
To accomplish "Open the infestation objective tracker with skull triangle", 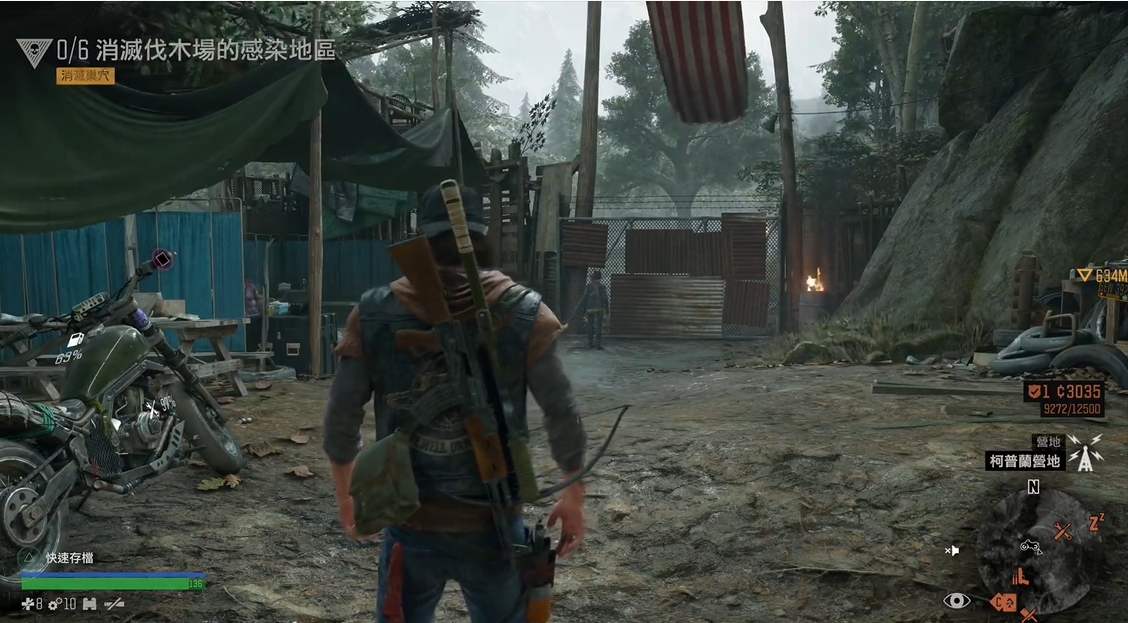I will [34, 52].
